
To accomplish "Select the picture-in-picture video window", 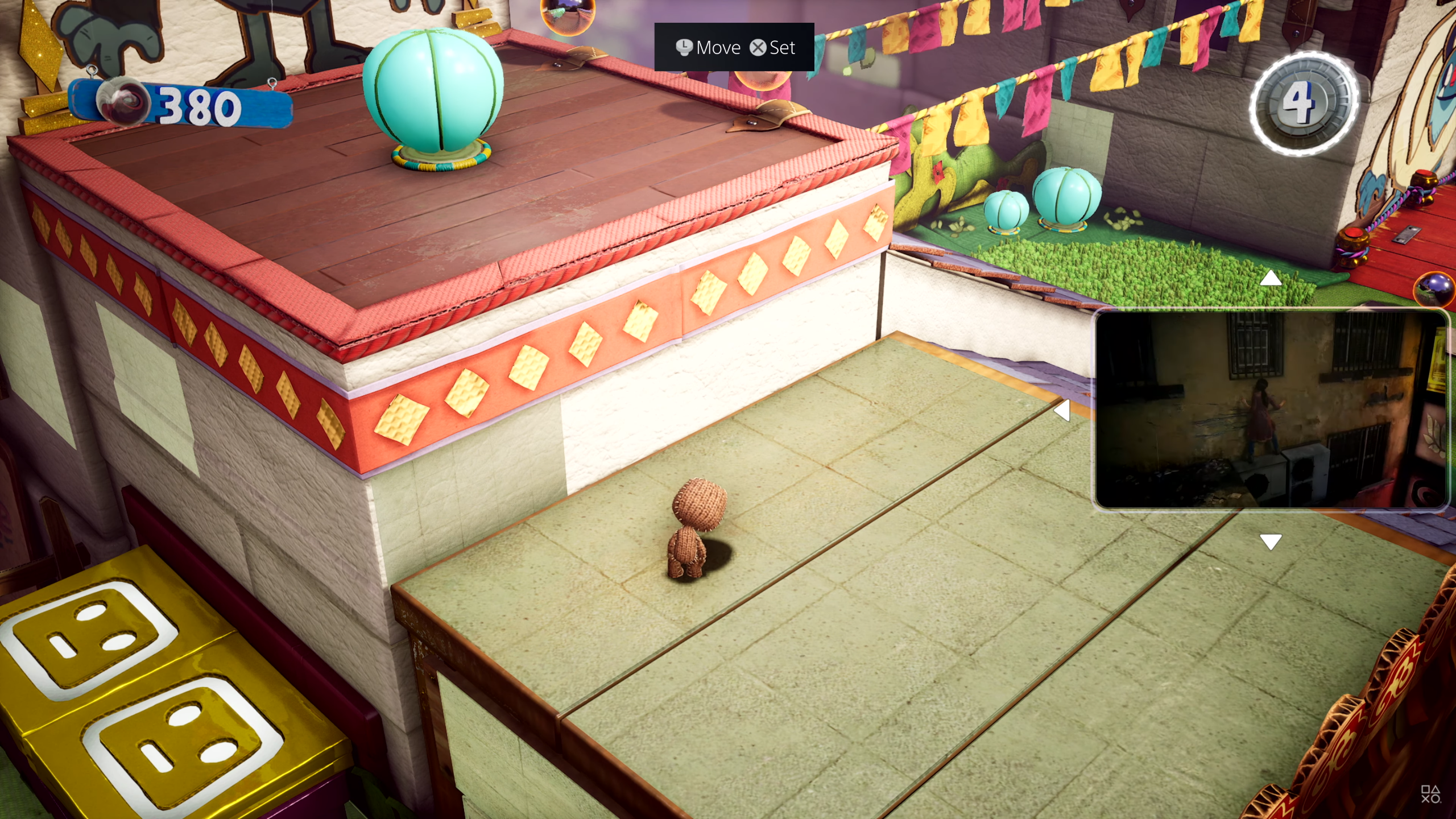I will (1271, 409).
